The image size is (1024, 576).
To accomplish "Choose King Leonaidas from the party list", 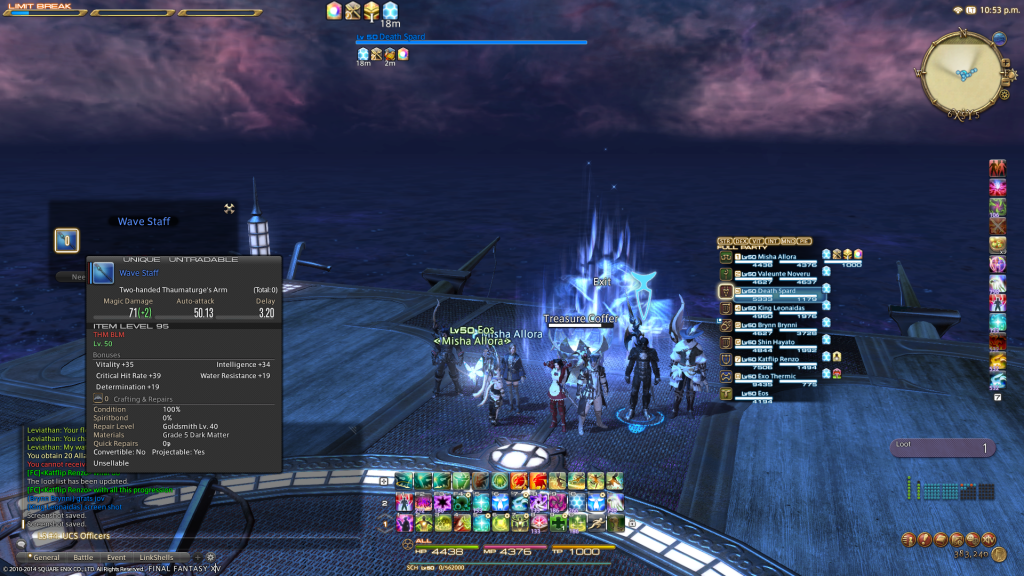I will 770,309.
